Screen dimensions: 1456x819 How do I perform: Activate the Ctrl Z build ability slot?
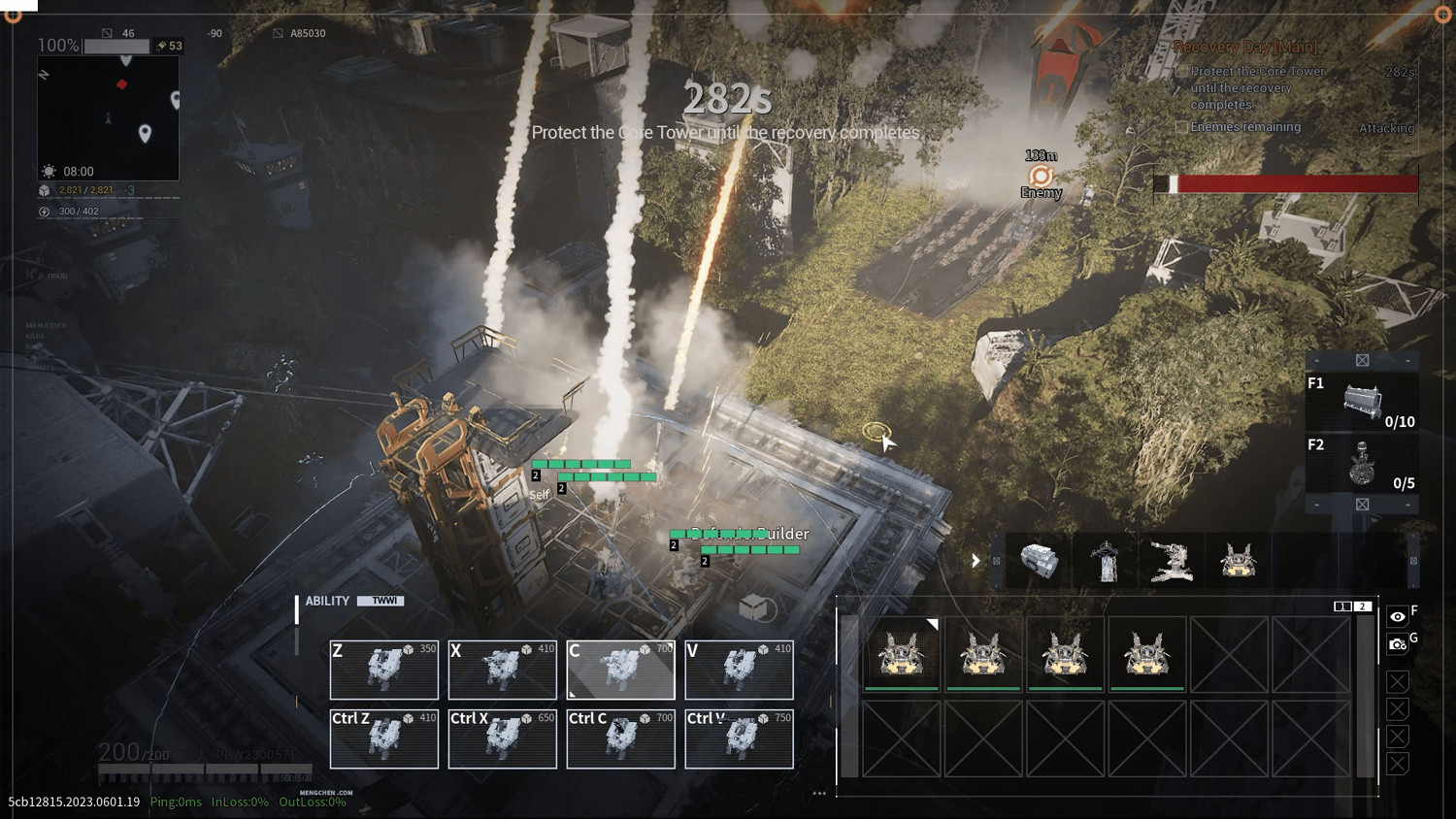tap(383, 739)
